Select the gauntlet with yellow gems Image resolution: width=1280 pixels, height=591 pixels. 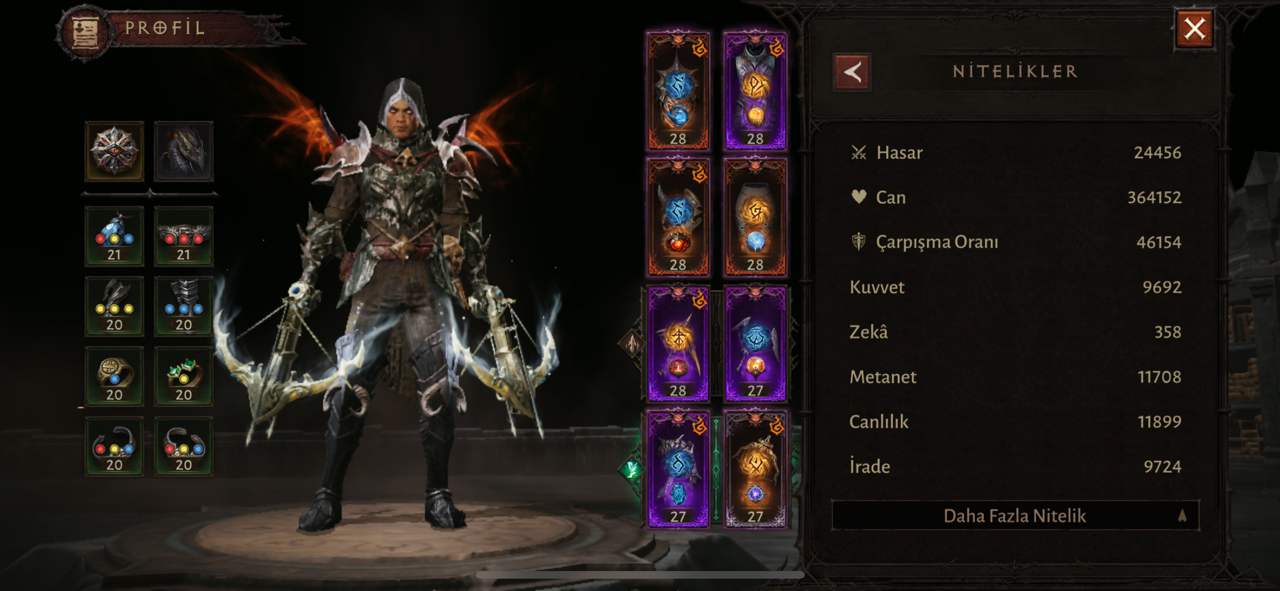(x=114, y=305)
